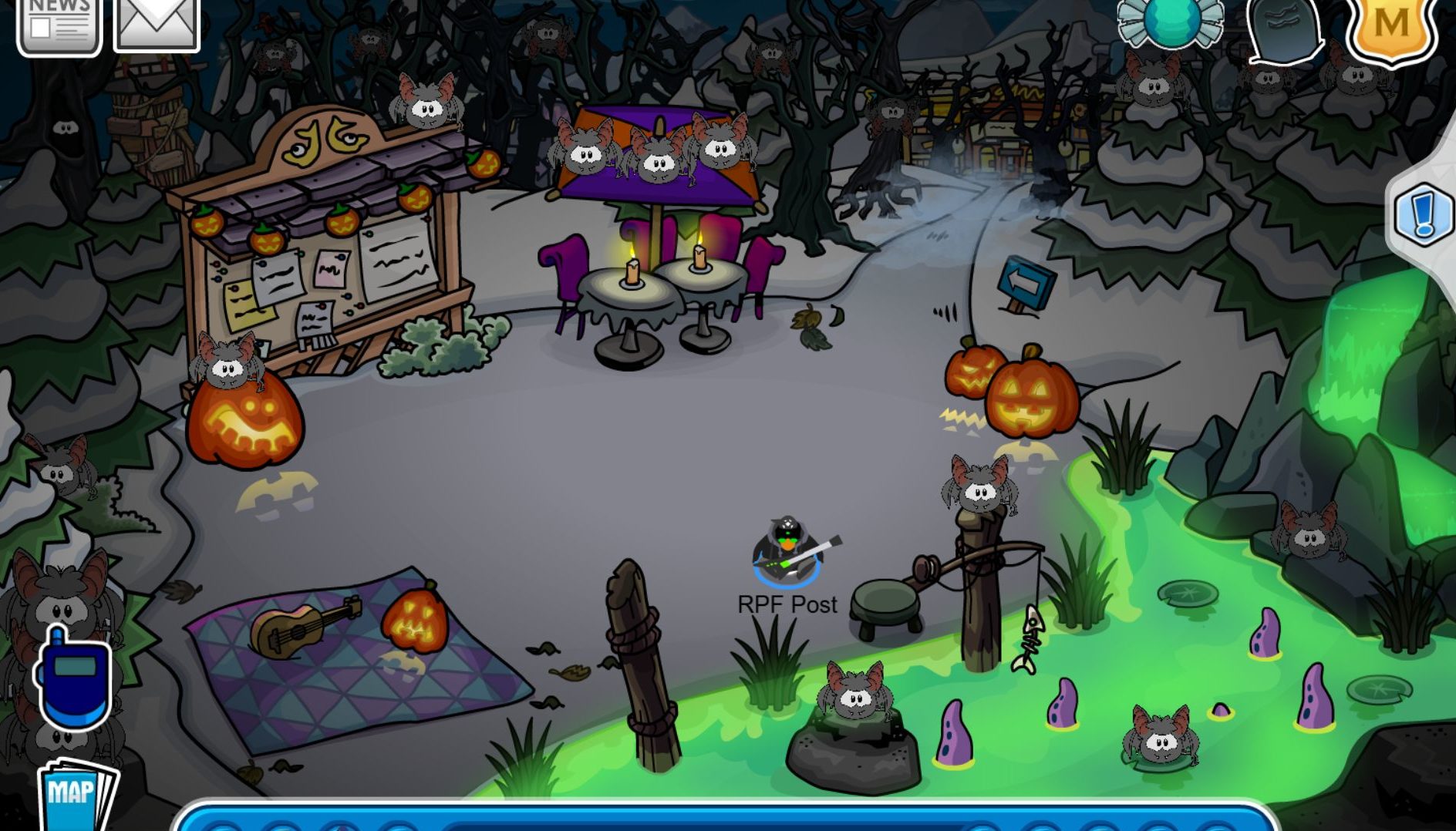Open the blue exclamation mark quest icon
Image resolution: width=1456 pixels, height=831 pixels.
click(1424, 216)
